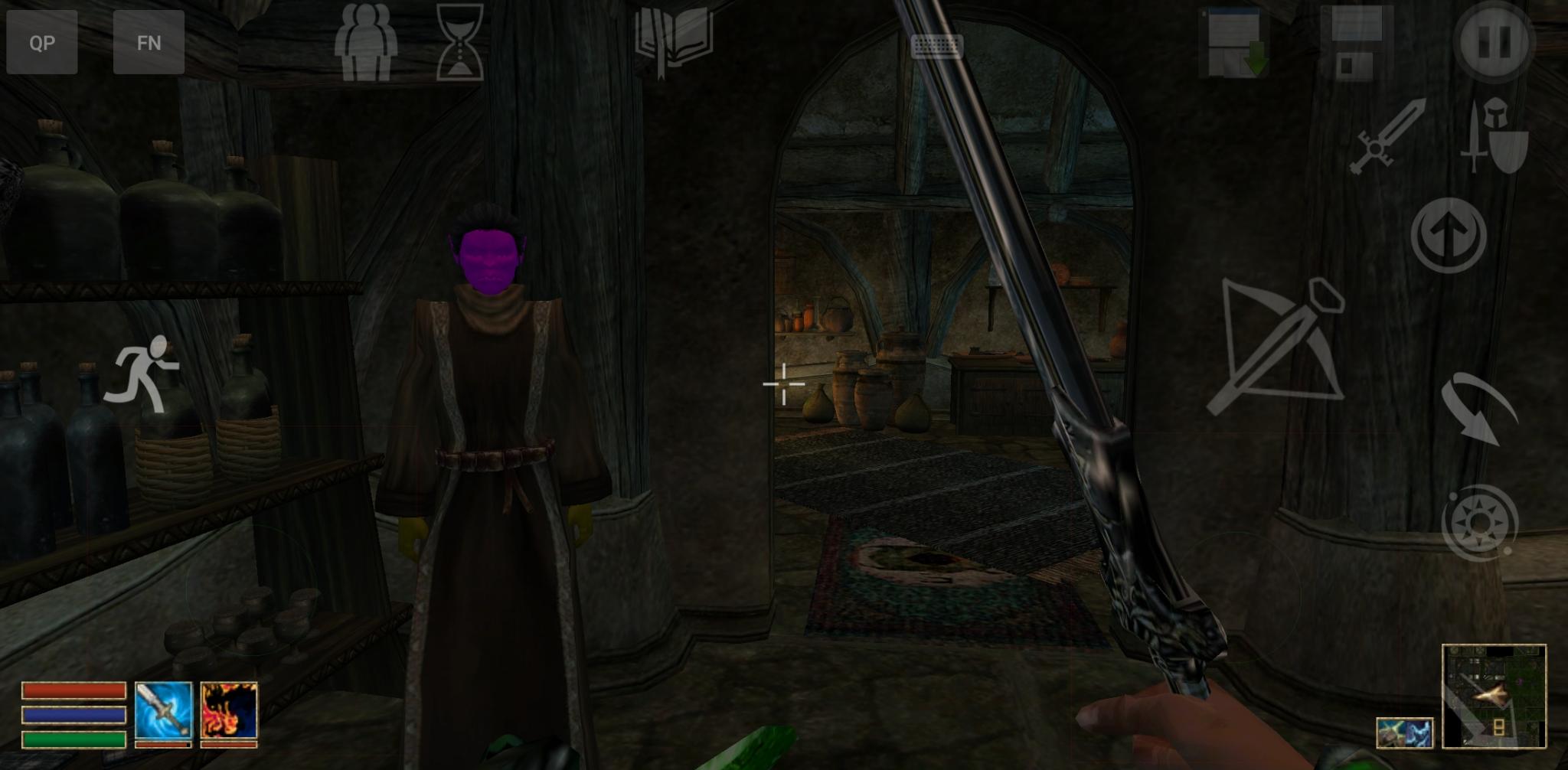Jump with the circled up-arrow button
Viewport: 1568px width, 770px height.
[1449, 235]
